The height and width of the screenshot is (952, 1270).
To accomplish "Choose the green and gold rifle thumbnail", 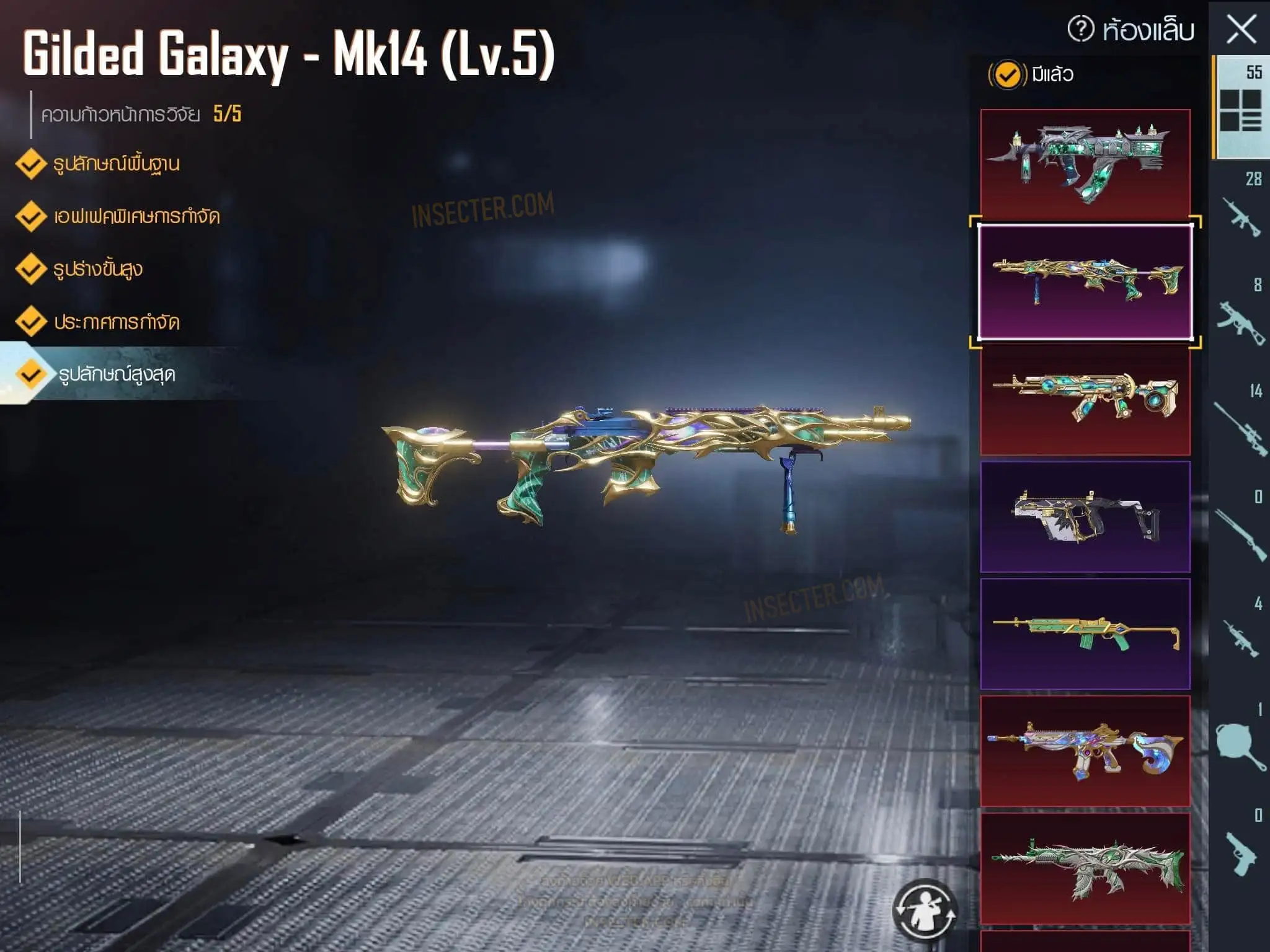I will [1085, 633].
